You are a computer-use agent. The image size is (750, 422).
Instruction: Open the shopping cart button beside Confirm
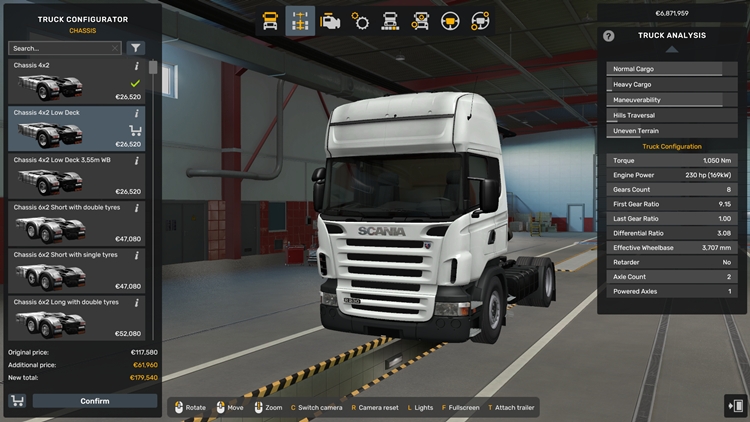(17, 401)
